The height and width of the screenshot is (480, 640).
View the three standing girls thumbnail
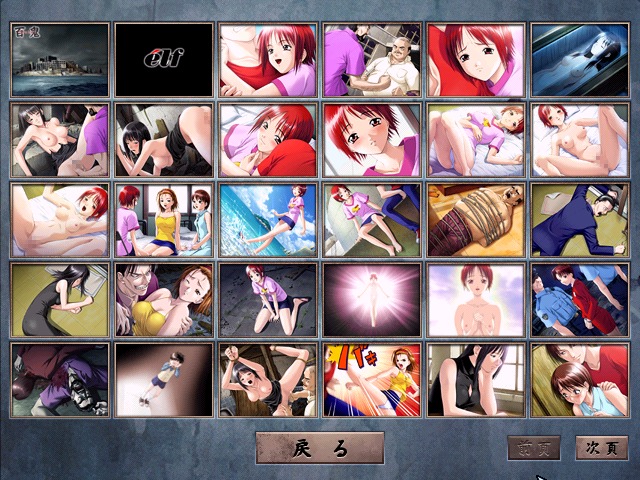click(x=163, y=219)
